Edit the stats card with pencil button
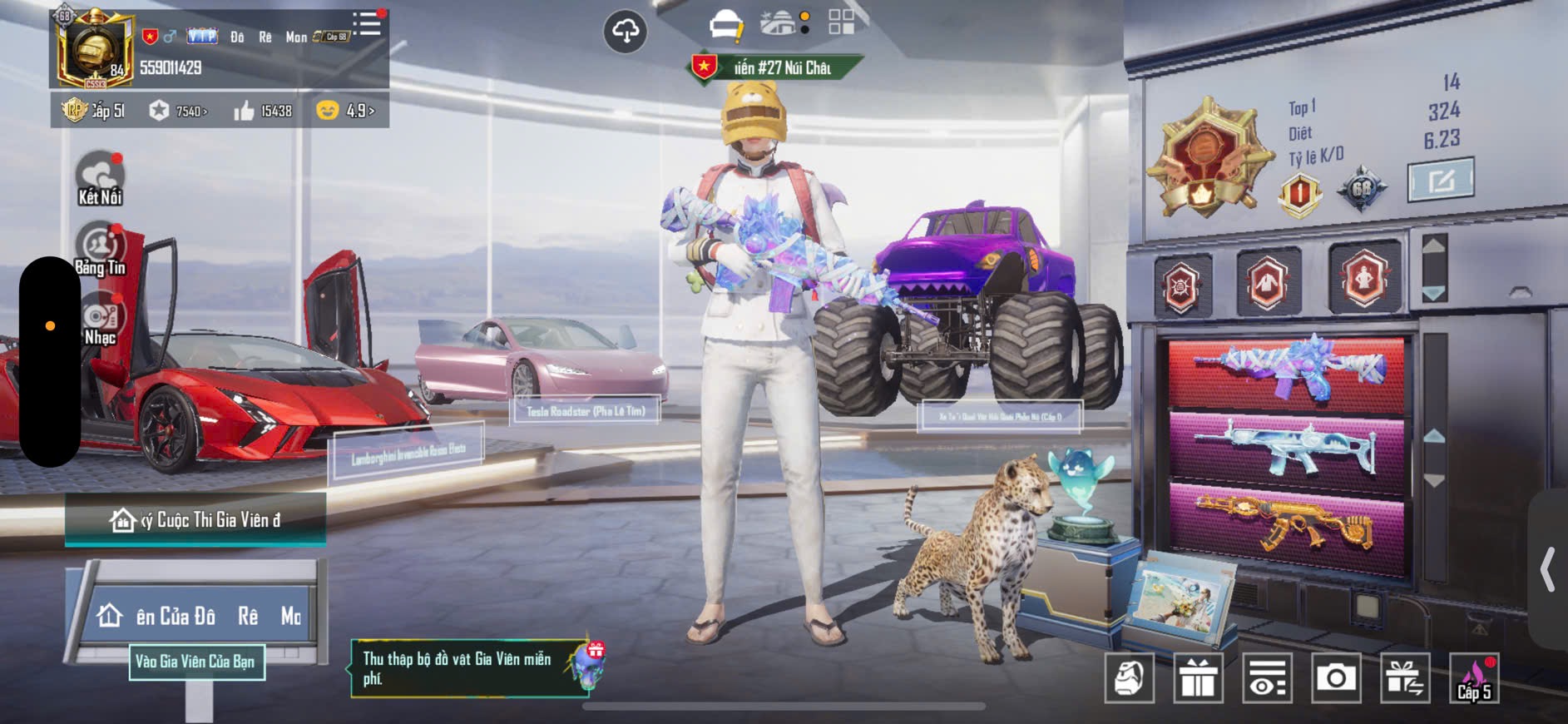Screen dimensions: 1568x724 tap(1441, 179)
